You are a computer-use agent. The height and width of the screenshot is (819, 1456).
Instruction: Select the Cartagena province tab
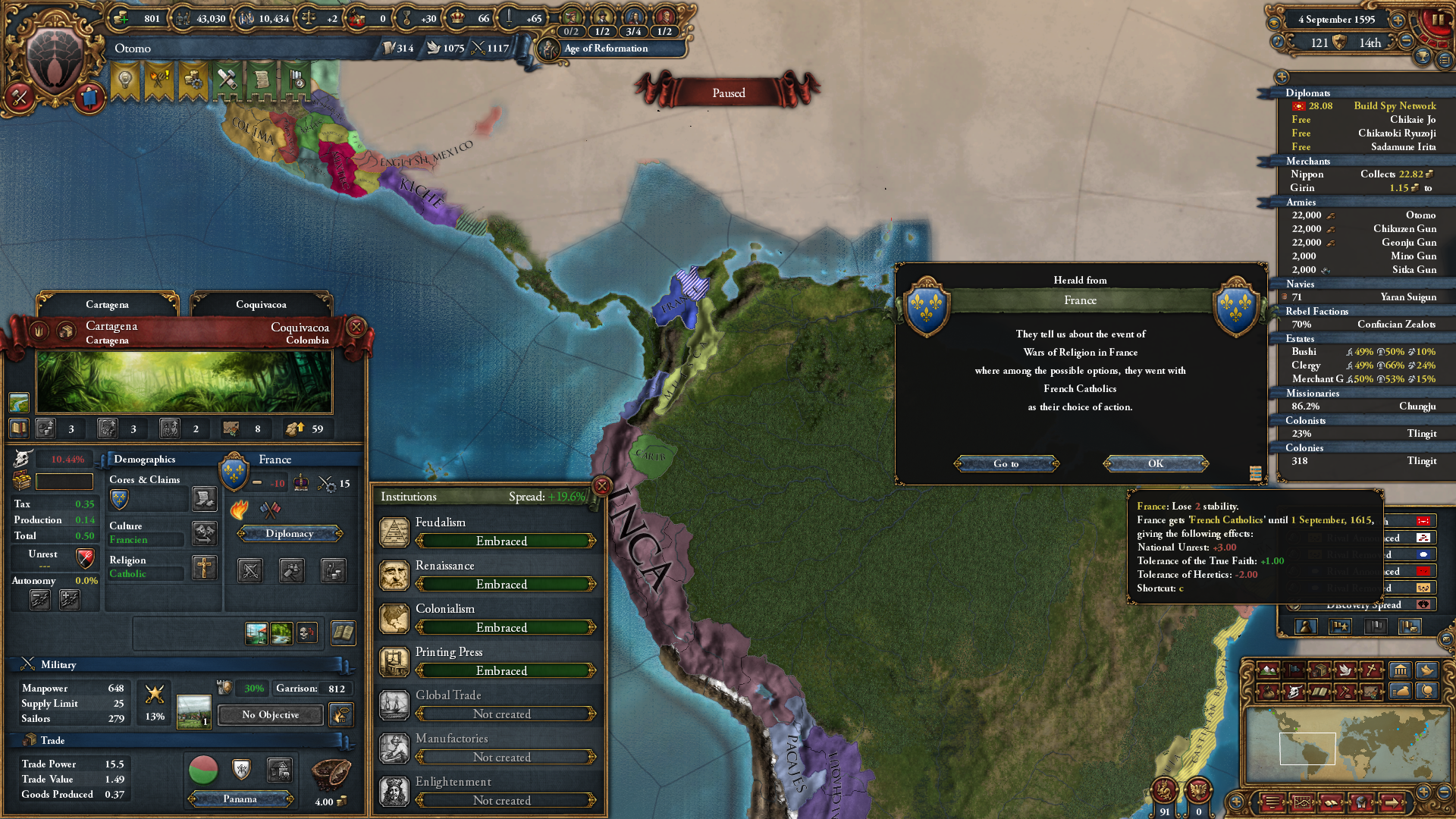click(108, 304)
